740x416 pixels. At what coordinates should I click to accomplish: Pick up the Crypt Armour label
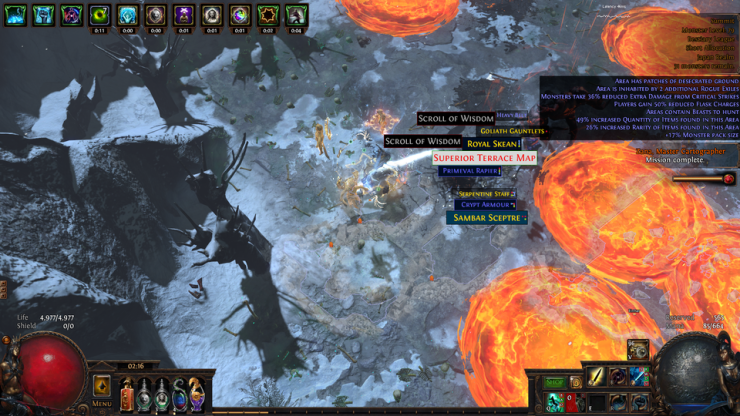484,204
